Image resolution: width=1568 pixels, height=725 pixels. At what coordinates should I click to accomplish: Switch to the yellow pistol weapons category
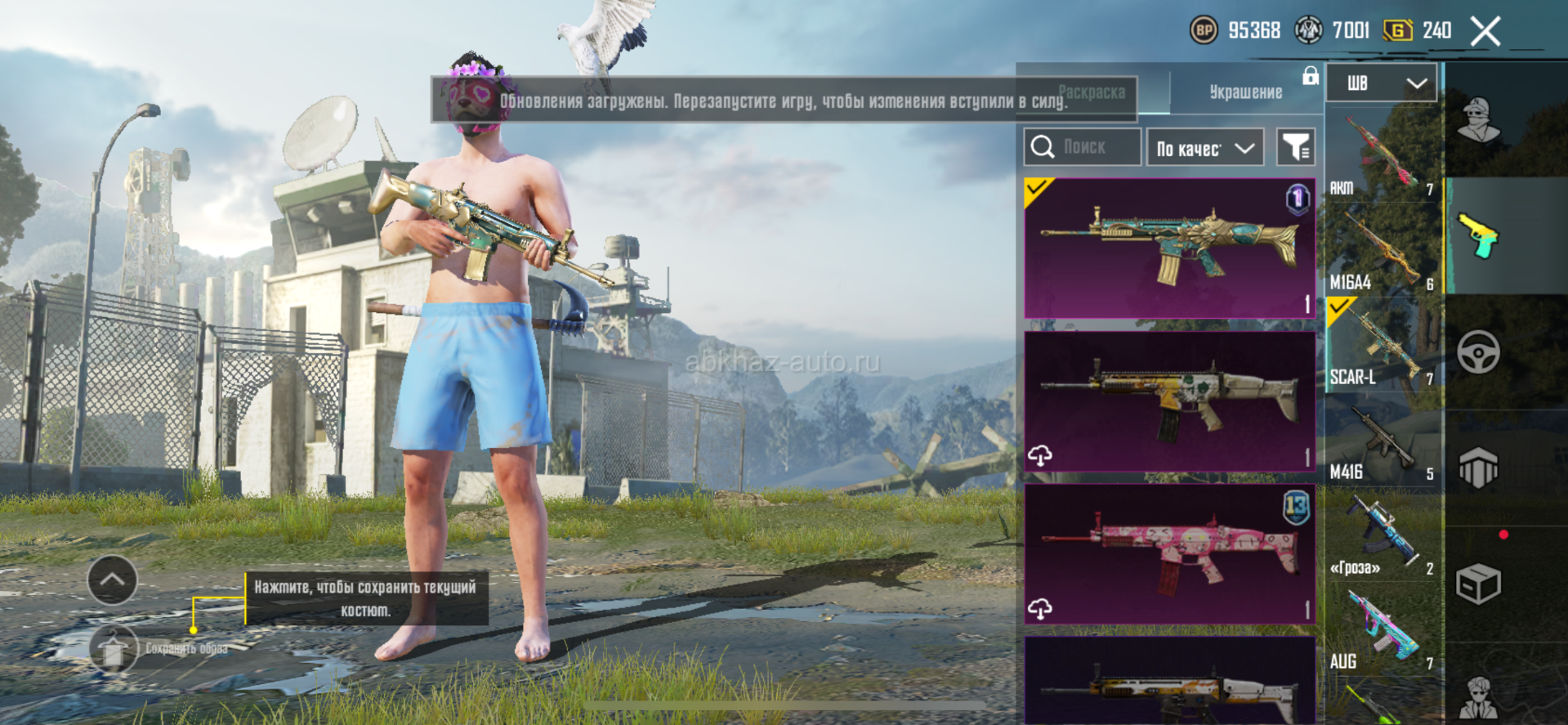(1479, 236)
